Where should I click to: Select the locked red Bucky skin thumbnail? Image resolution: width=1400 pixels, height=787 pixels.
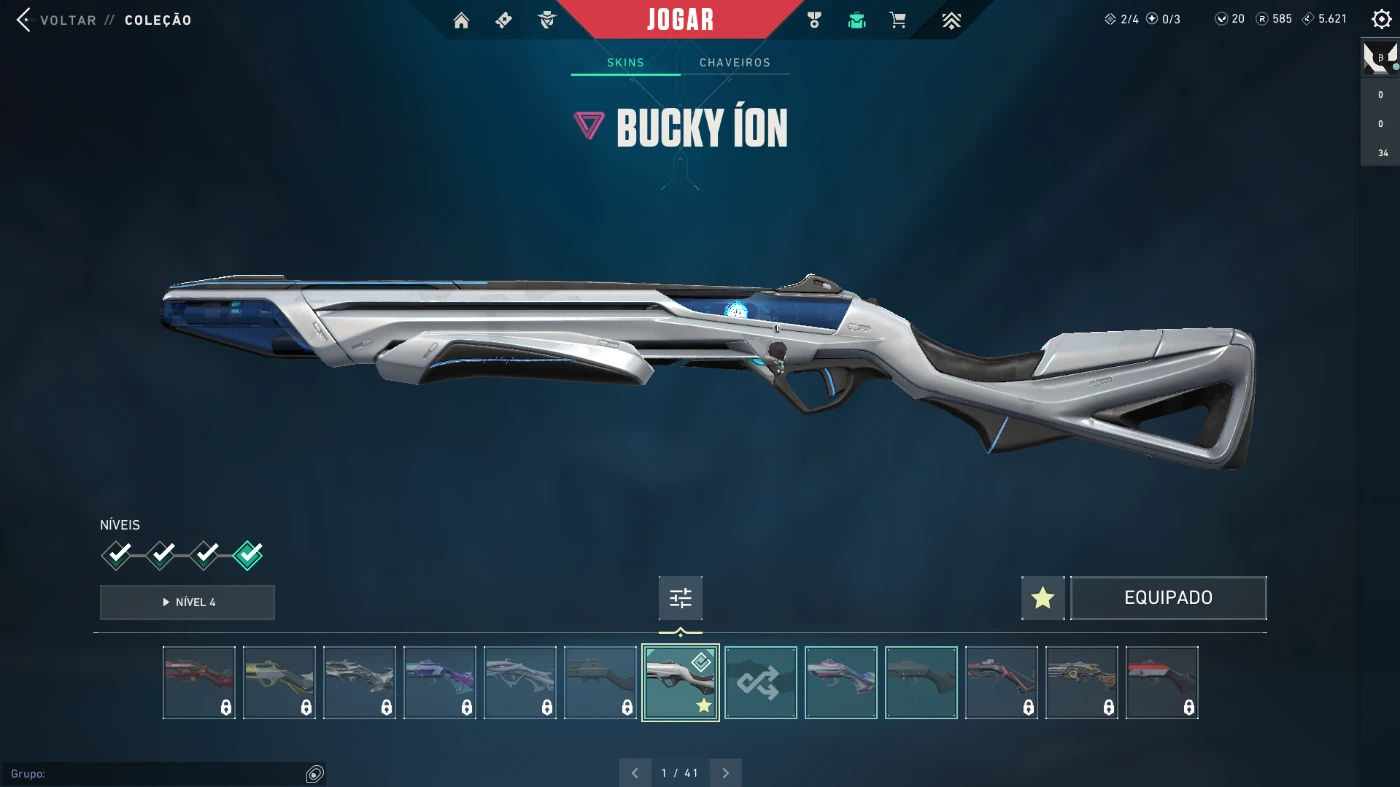pyautogui.click(x=199, y=682)
